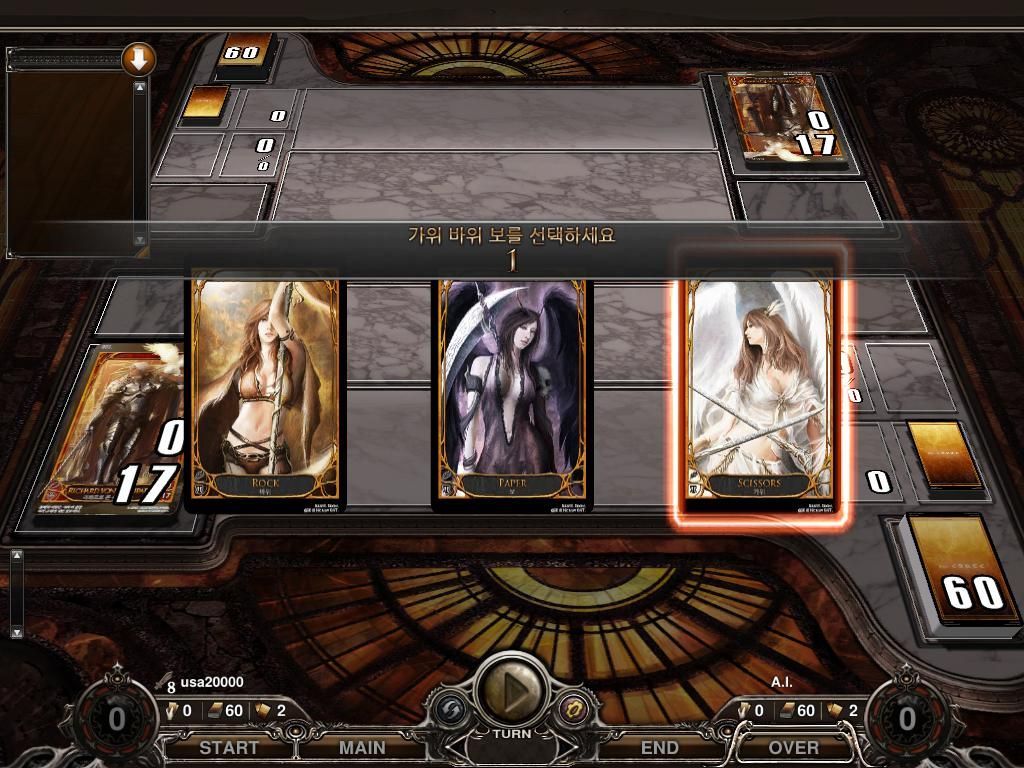Click the log panel scroll-down arrow

(x=140, y=240)
